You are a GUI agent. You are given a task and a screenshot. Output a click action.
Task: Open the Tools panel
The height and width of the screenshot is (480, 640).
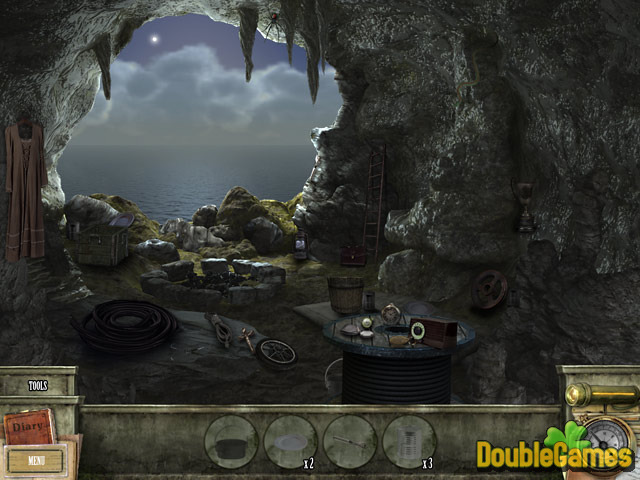(38, 384)
